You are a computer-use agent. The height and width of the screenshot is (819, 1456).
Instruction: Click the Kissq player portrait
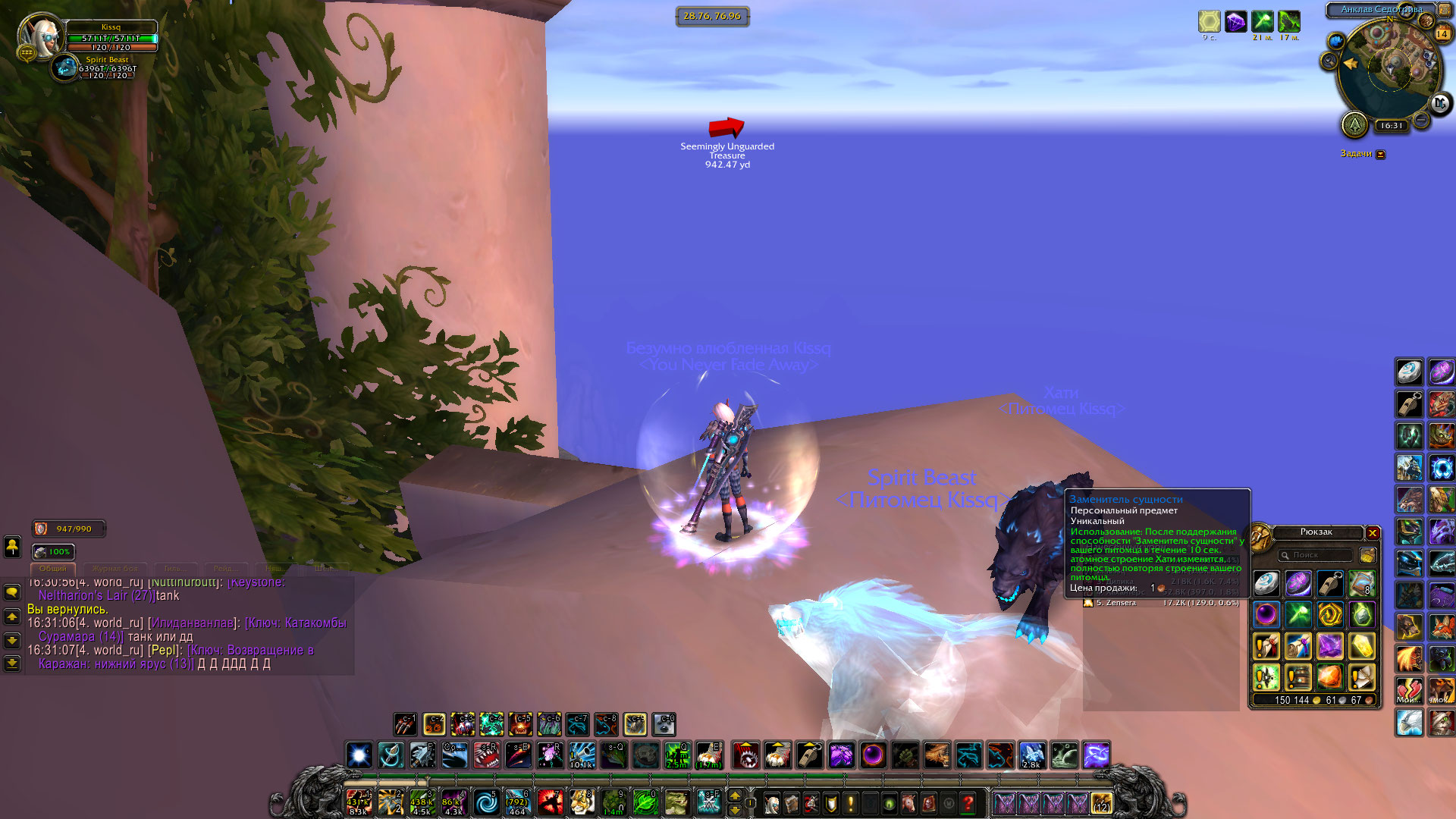39,36
